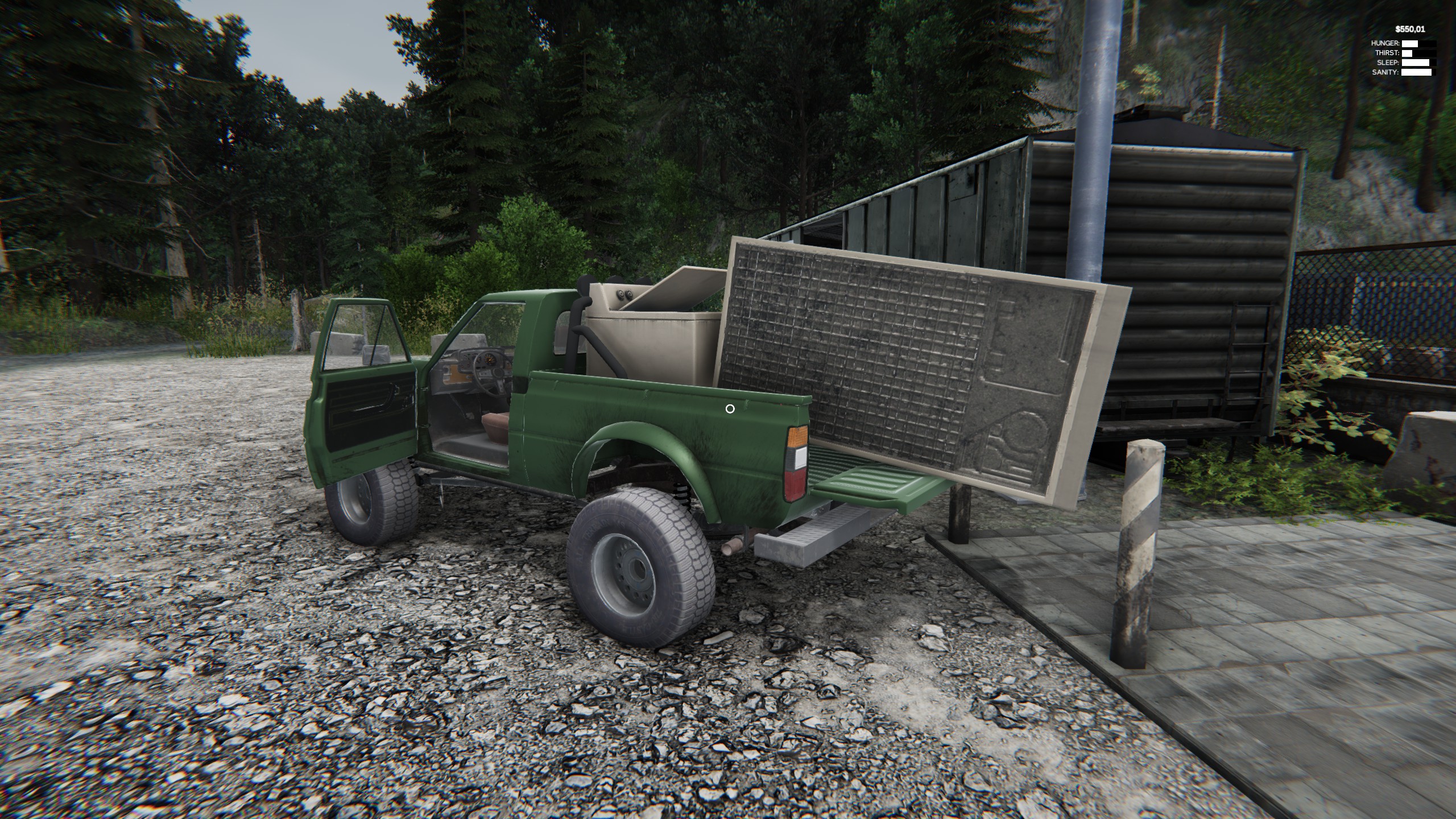1456x819 pixels.
Task: Select the circular crosshair reticle
Action: 730,408
